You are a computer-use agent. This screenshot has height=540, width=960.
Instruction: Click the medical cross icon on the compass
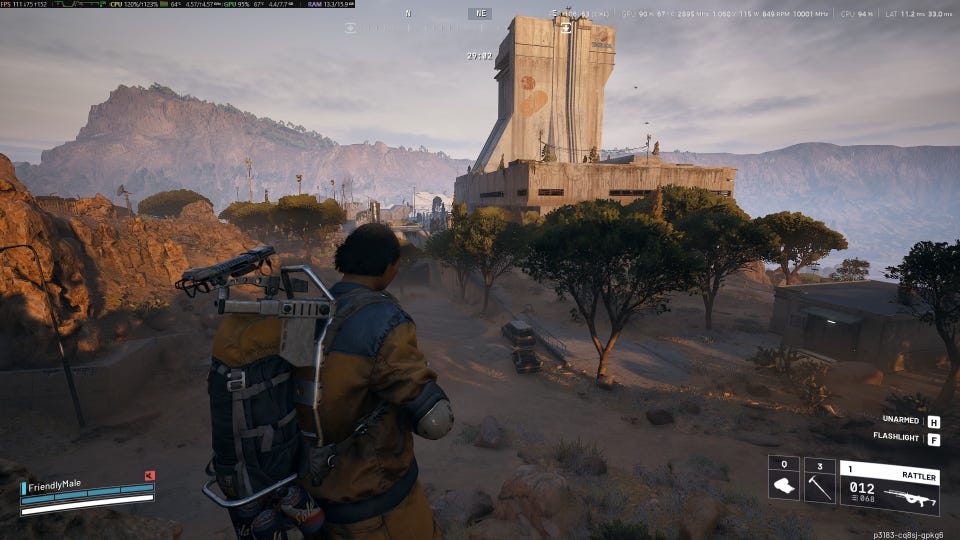click(351, 28)
